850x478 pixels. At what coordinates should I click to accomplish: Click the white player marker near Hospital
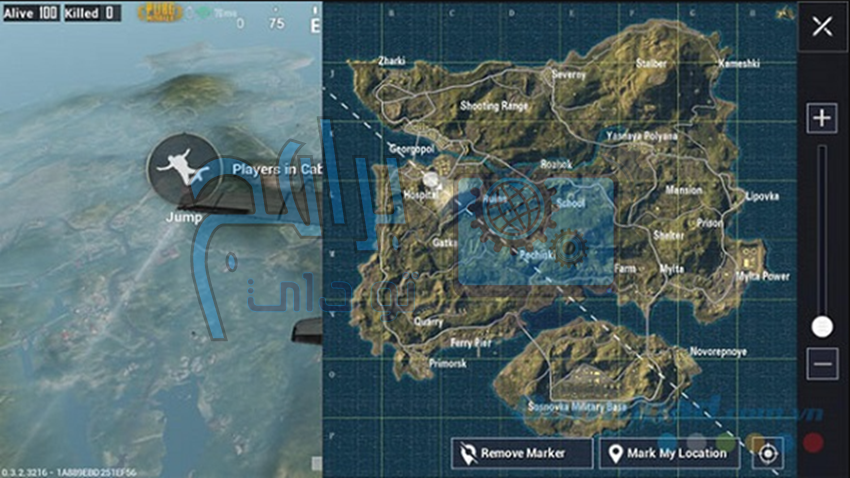click(431, 179)
